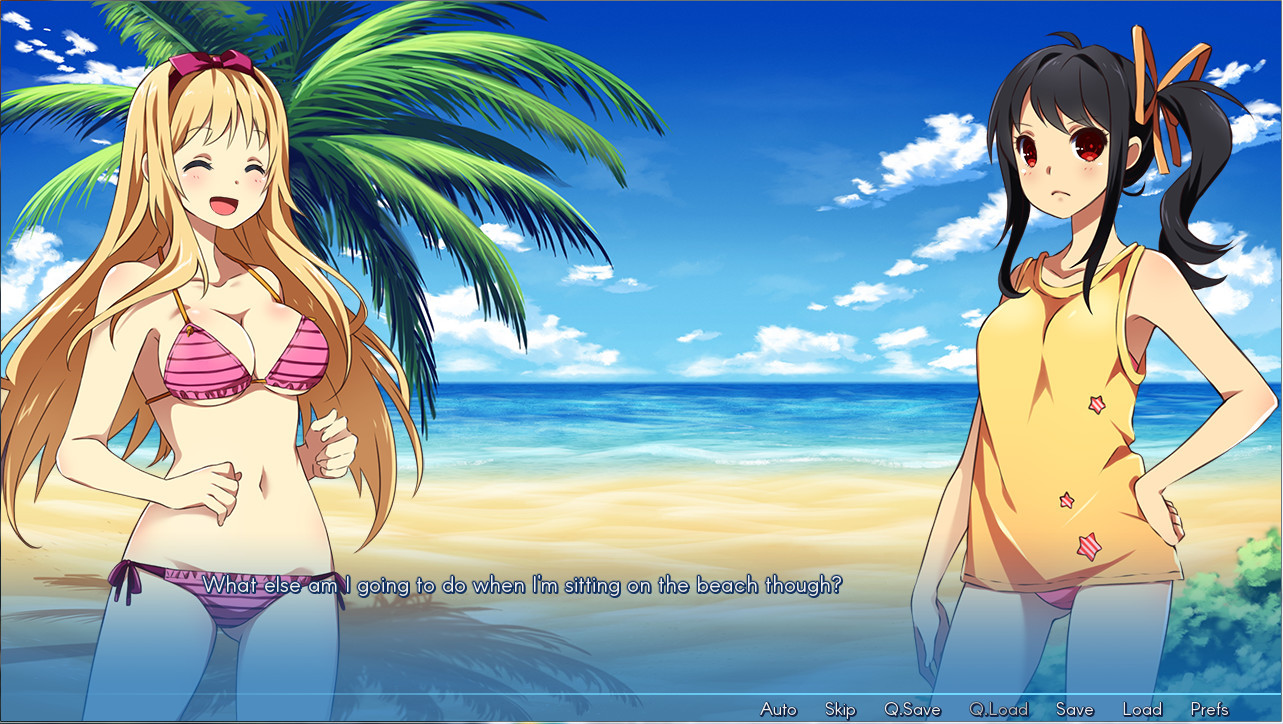This screenshot has width=1283, height=724.
Task: Activate Skip to fast-forward text
Action: (x=840, y=708)
